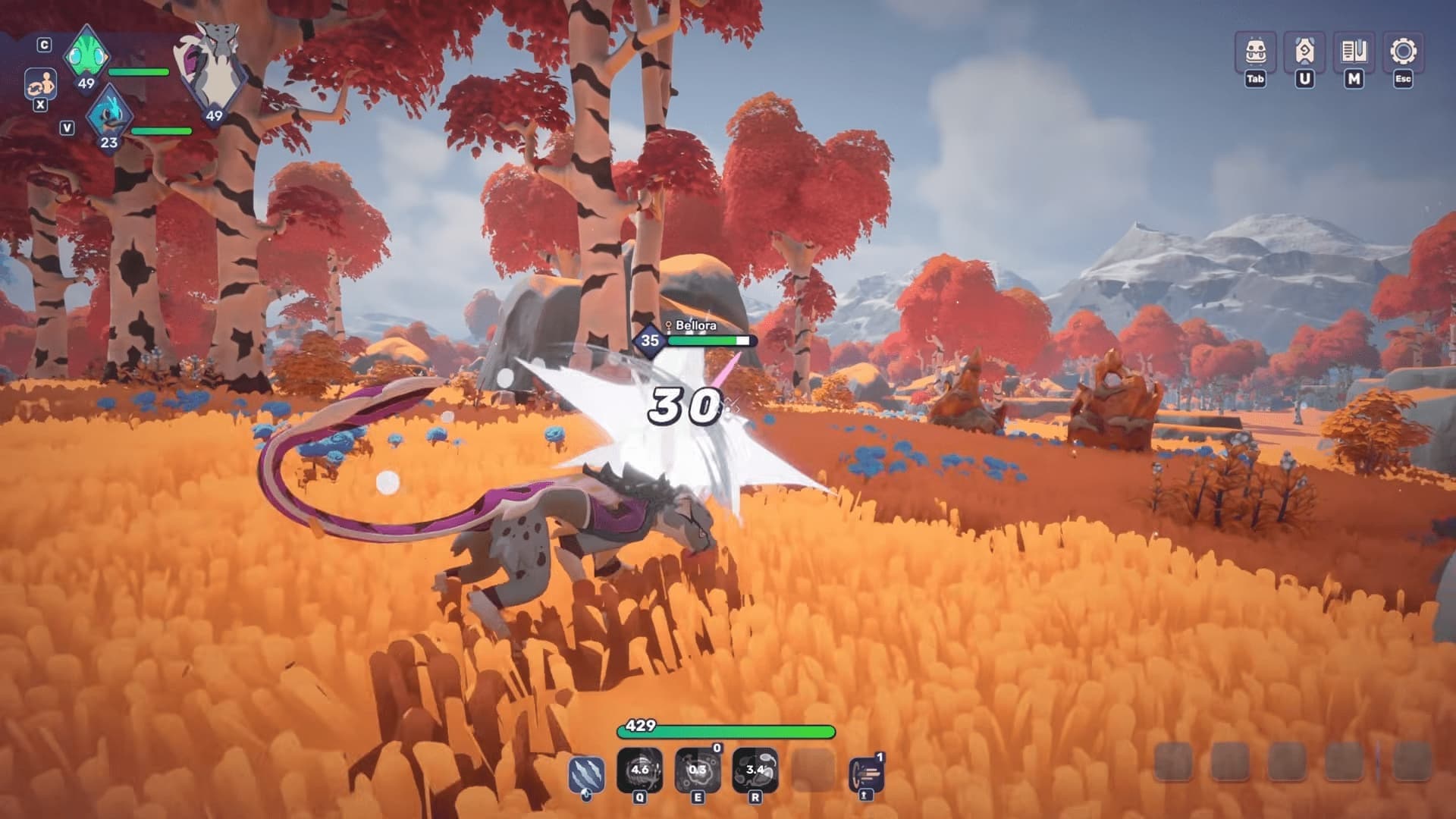
Task: Open the spiral-marked tag menu icon
Action: [x=1304, y=52]
